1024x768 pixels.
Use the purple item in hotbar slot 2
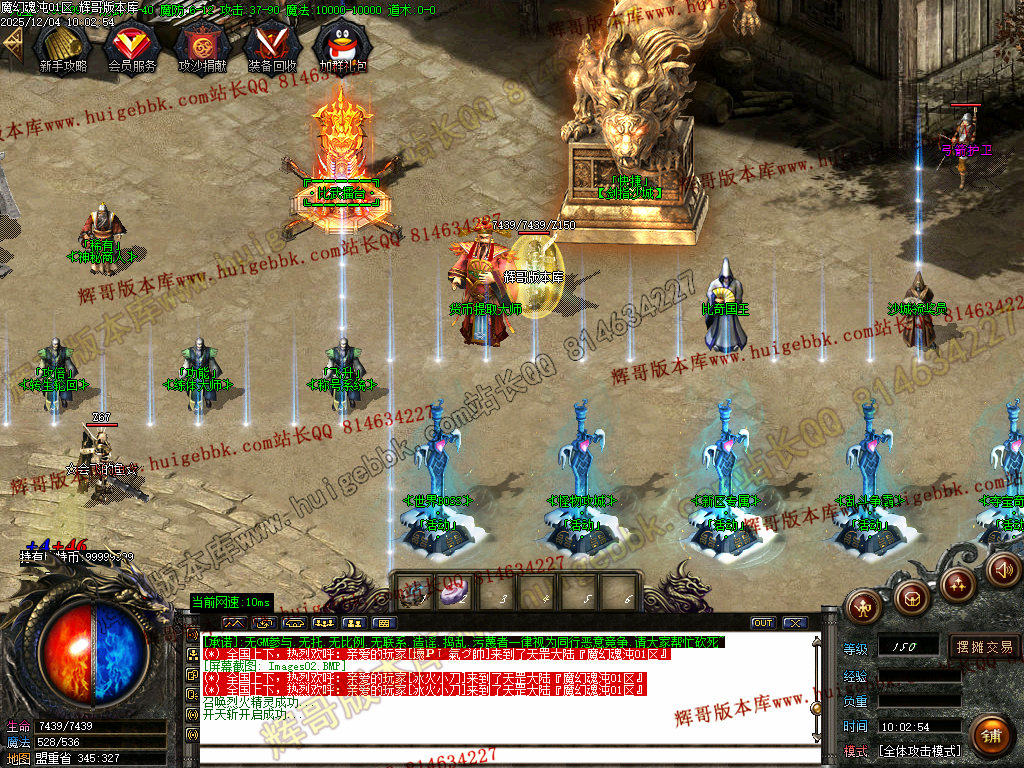(x=453, y=593)
